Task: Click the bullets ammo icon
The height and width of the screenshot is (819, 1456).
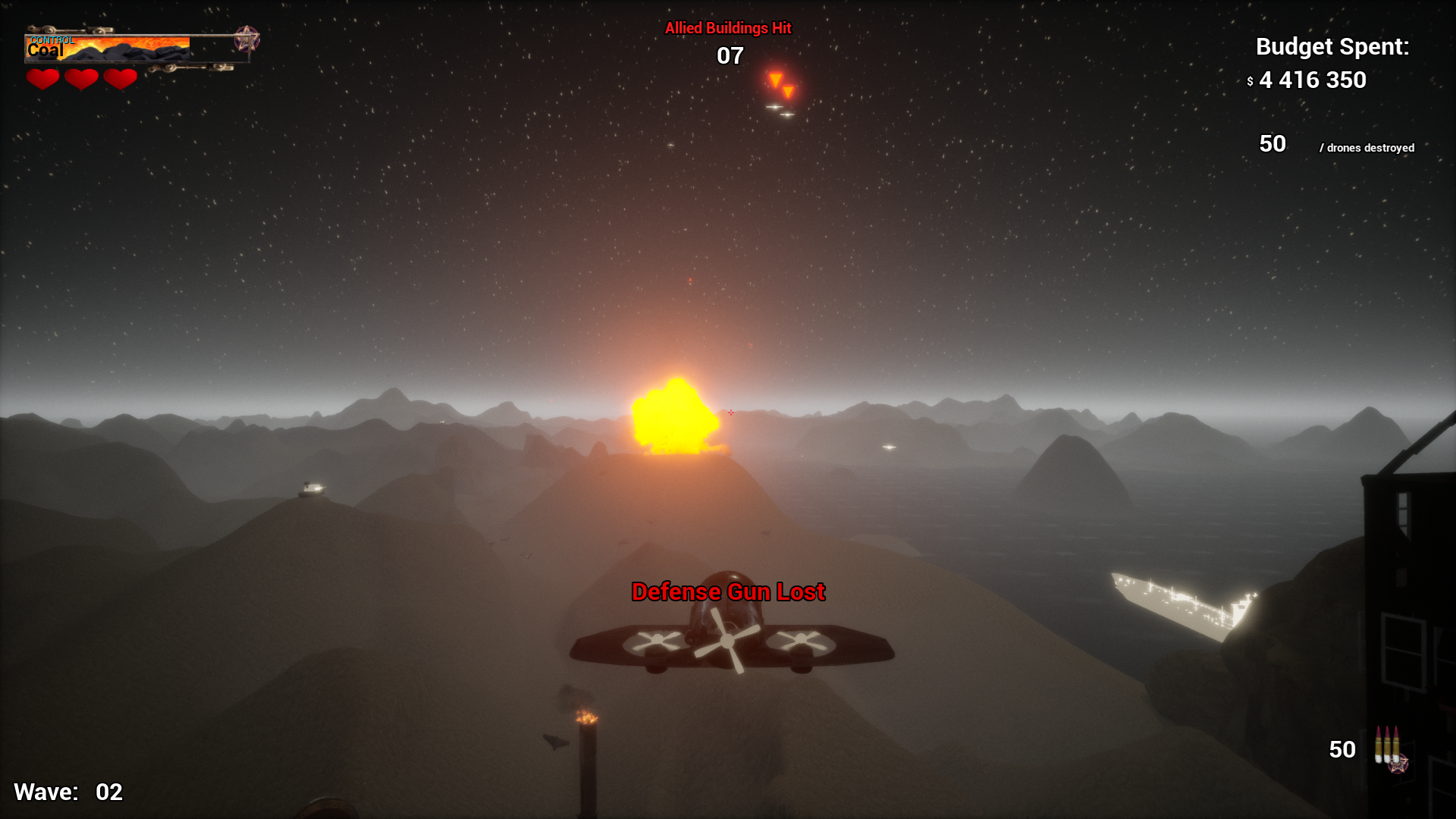Action: 1387,745
